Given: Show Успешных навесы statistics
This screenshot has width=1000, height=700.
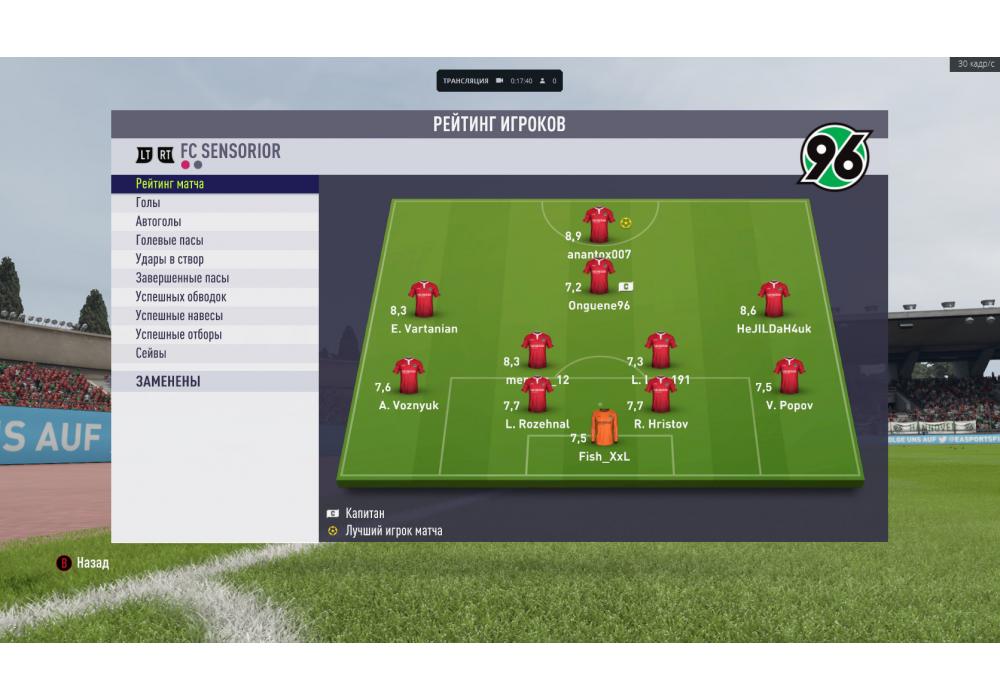Looking at the screenshot, I should [178, 316].
